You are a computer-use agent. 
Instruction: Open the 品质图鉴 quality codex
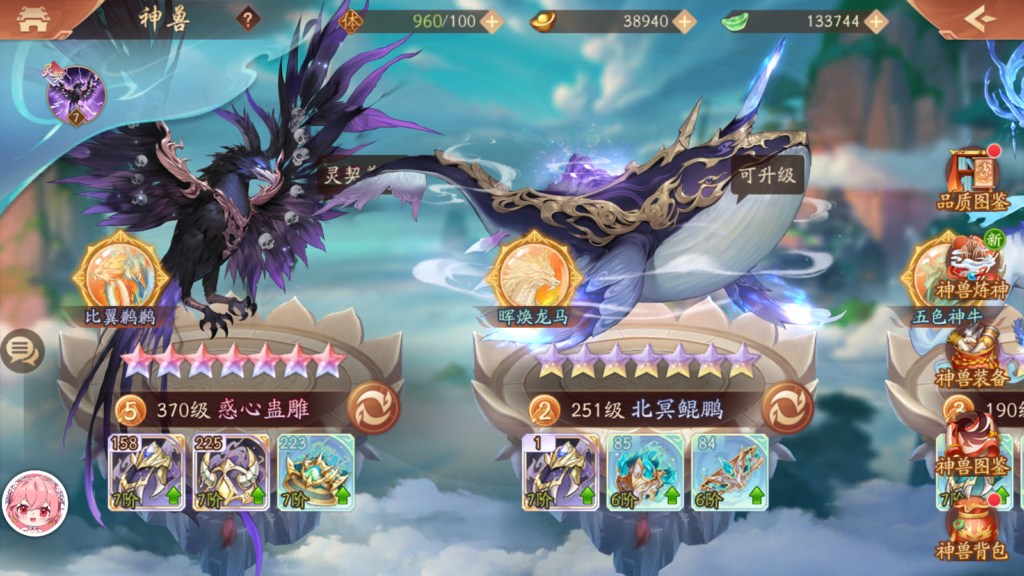(973, 180)
